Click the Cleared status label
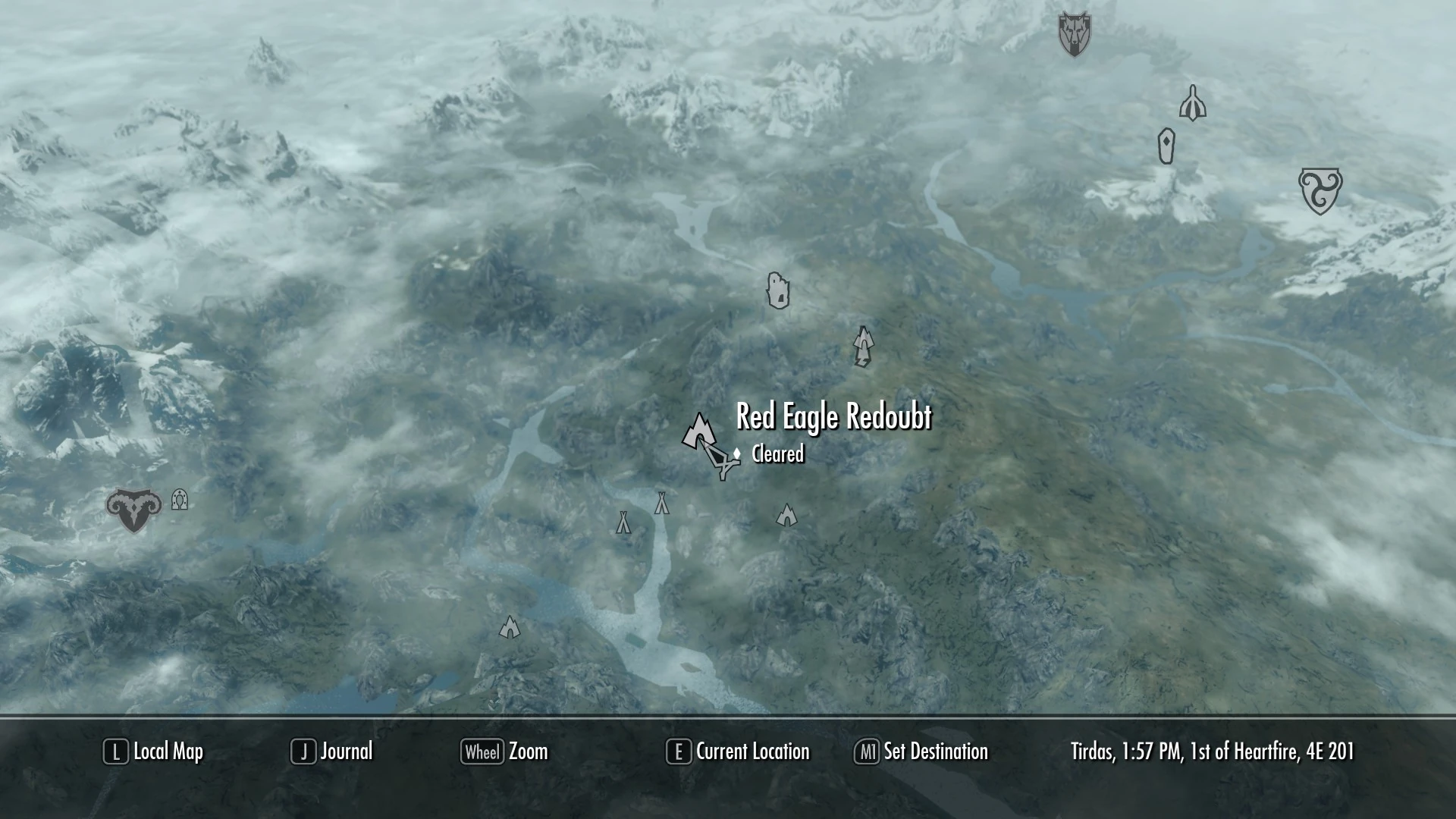This screenshot has height=819, width=1456. [777, 455]
